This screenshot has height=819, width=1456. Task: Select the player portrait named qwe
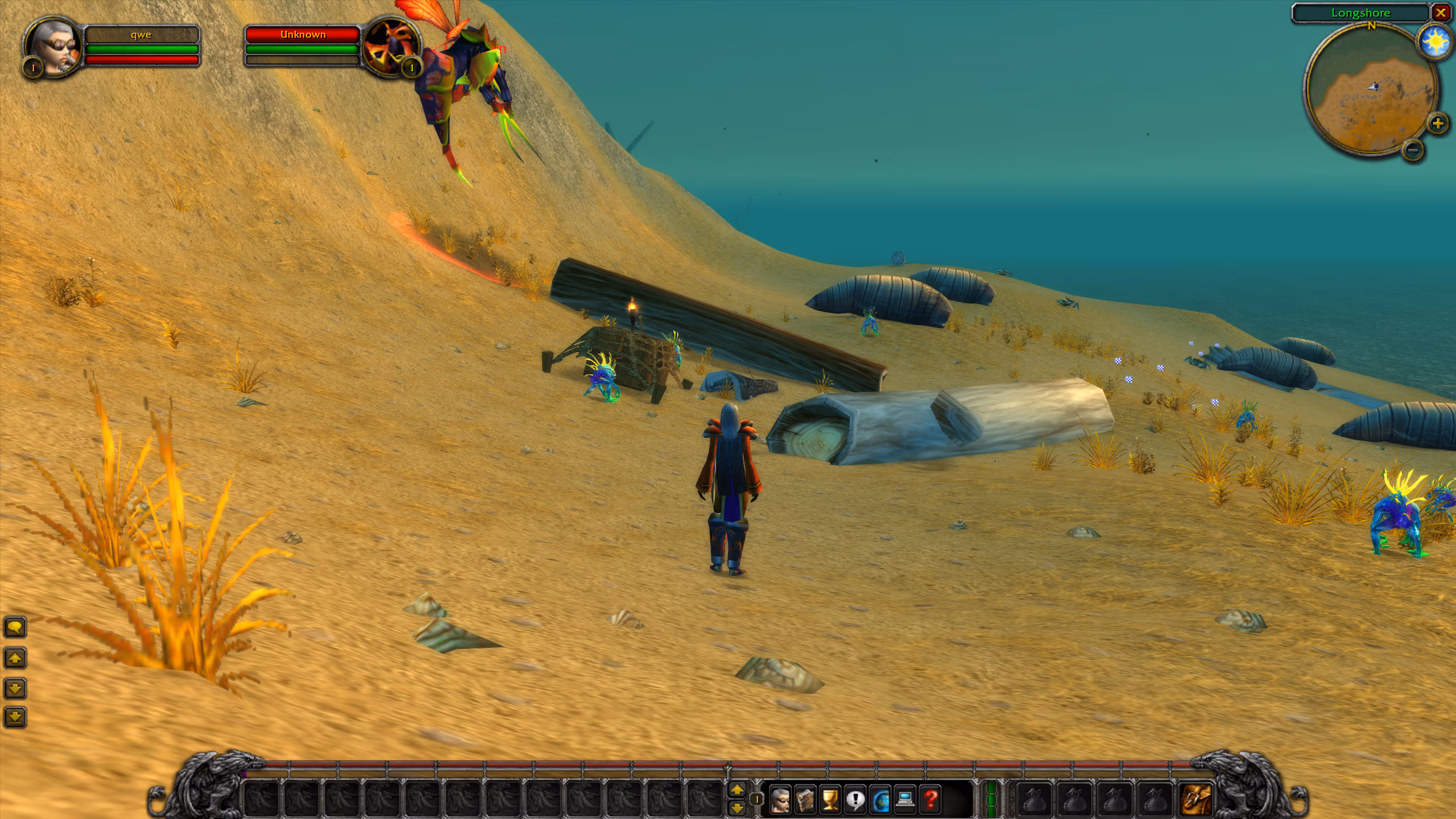click(x=52, y=47)
